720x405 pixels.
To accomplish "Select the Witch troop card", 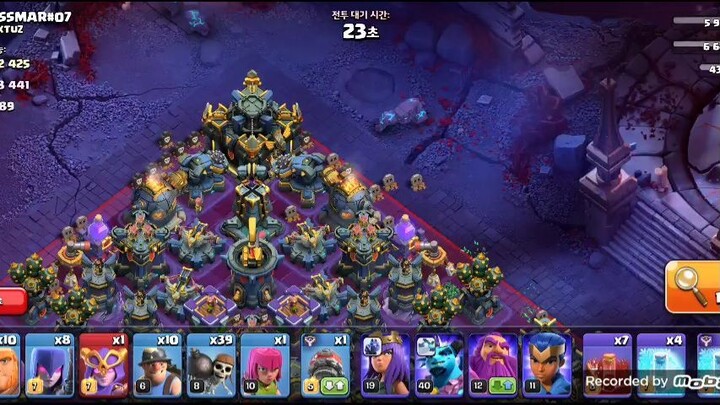I will coord(49,366).
